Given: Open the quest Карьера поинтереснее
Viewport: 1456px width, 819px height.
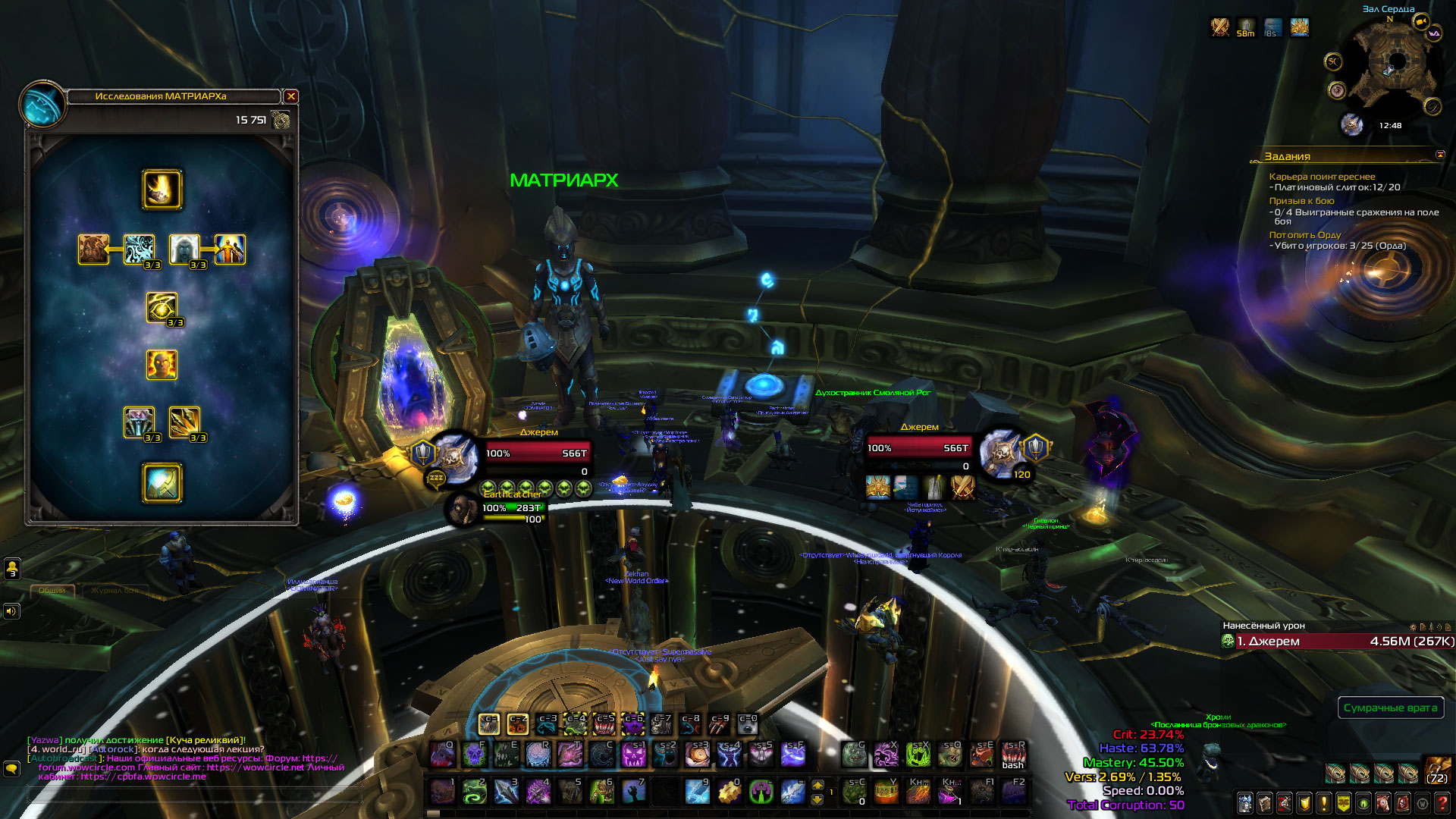Looking at the screenshot, I should [x=1322, y=177].
